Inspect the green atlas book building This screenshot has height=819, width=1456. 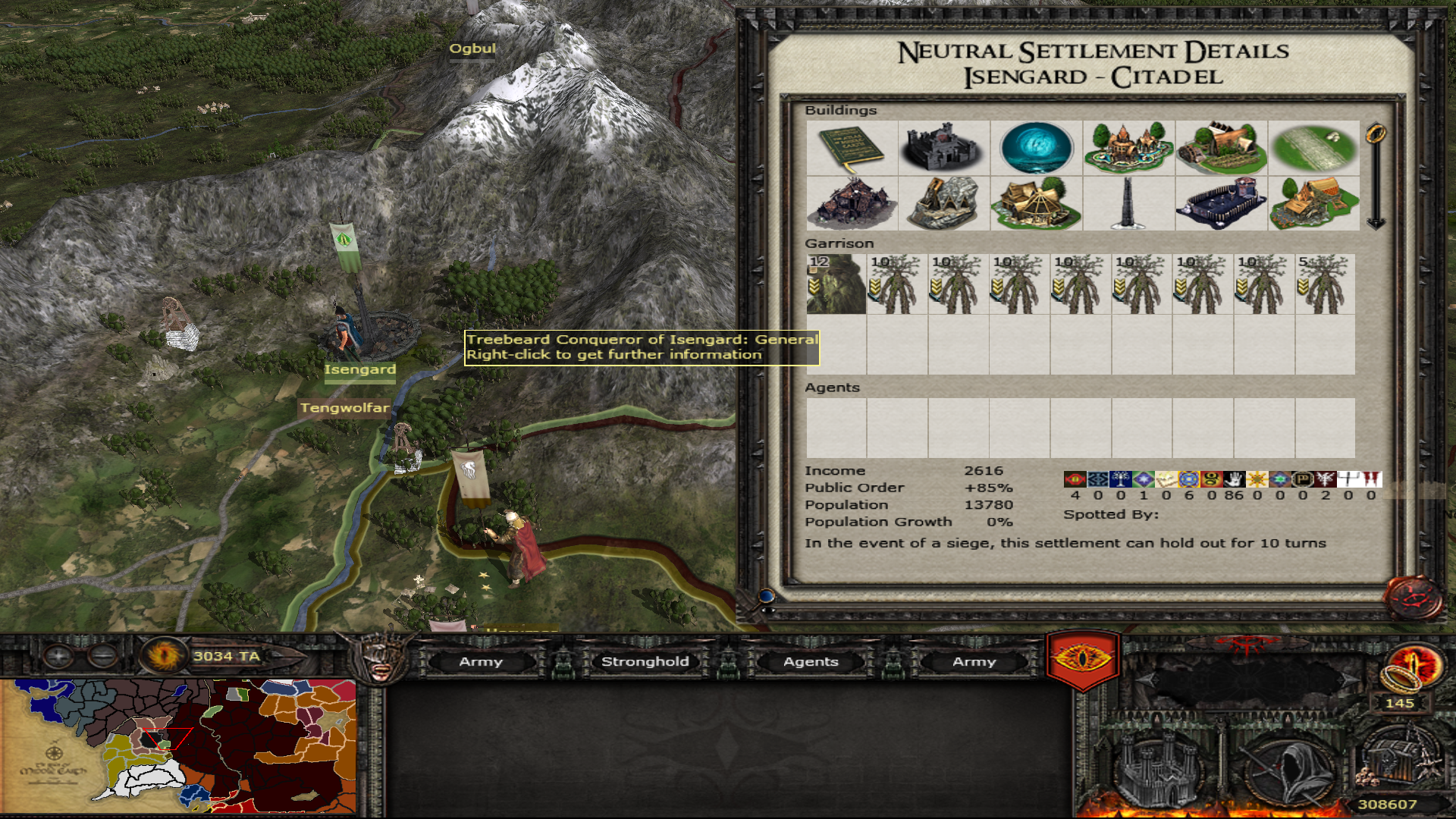point(852,148)
